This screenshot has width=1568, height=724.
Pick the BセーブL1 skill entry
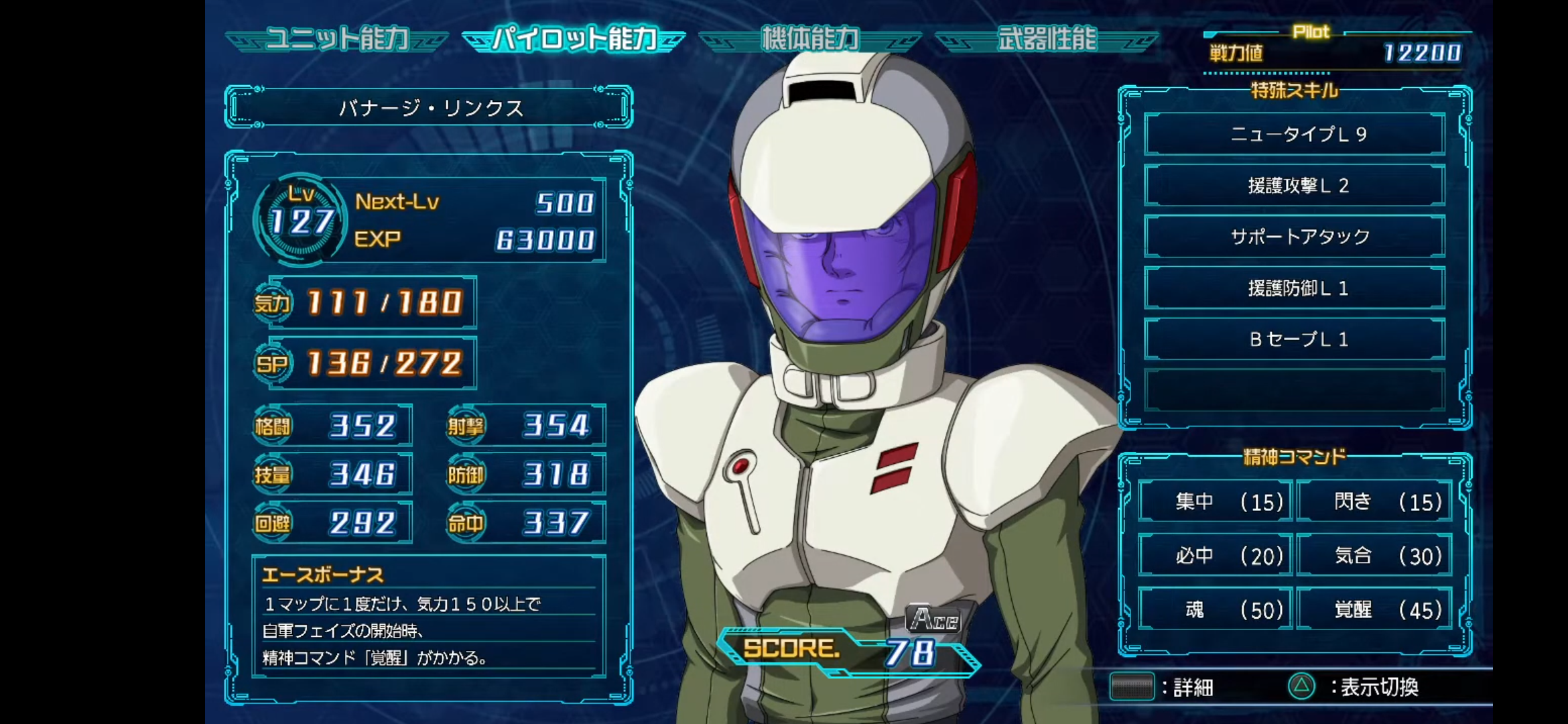pyautogui.click(x=1295, y=339)
